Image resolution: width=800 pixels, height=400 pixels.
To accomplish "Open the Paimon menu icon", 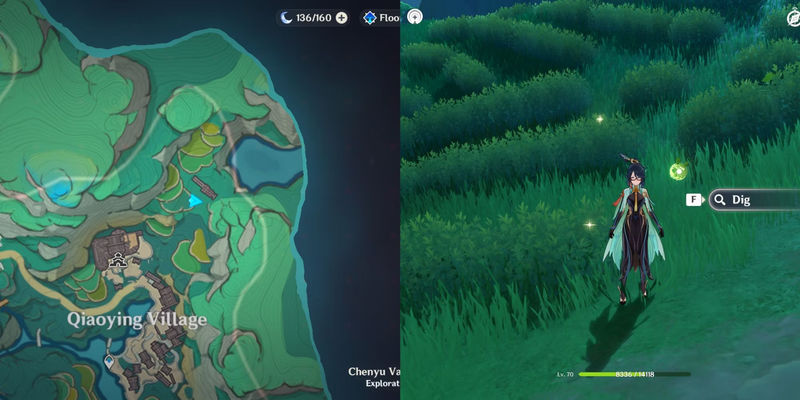I will point(414,16).
